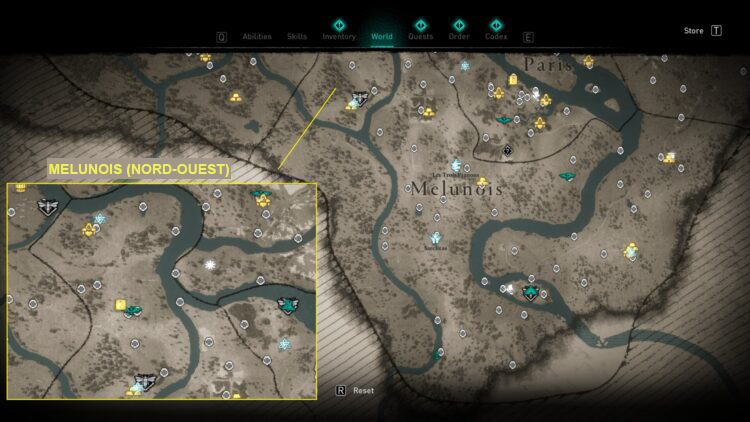Screen dimensions: 750x422
Task: Open the Order tab
Action: (459, 36)
